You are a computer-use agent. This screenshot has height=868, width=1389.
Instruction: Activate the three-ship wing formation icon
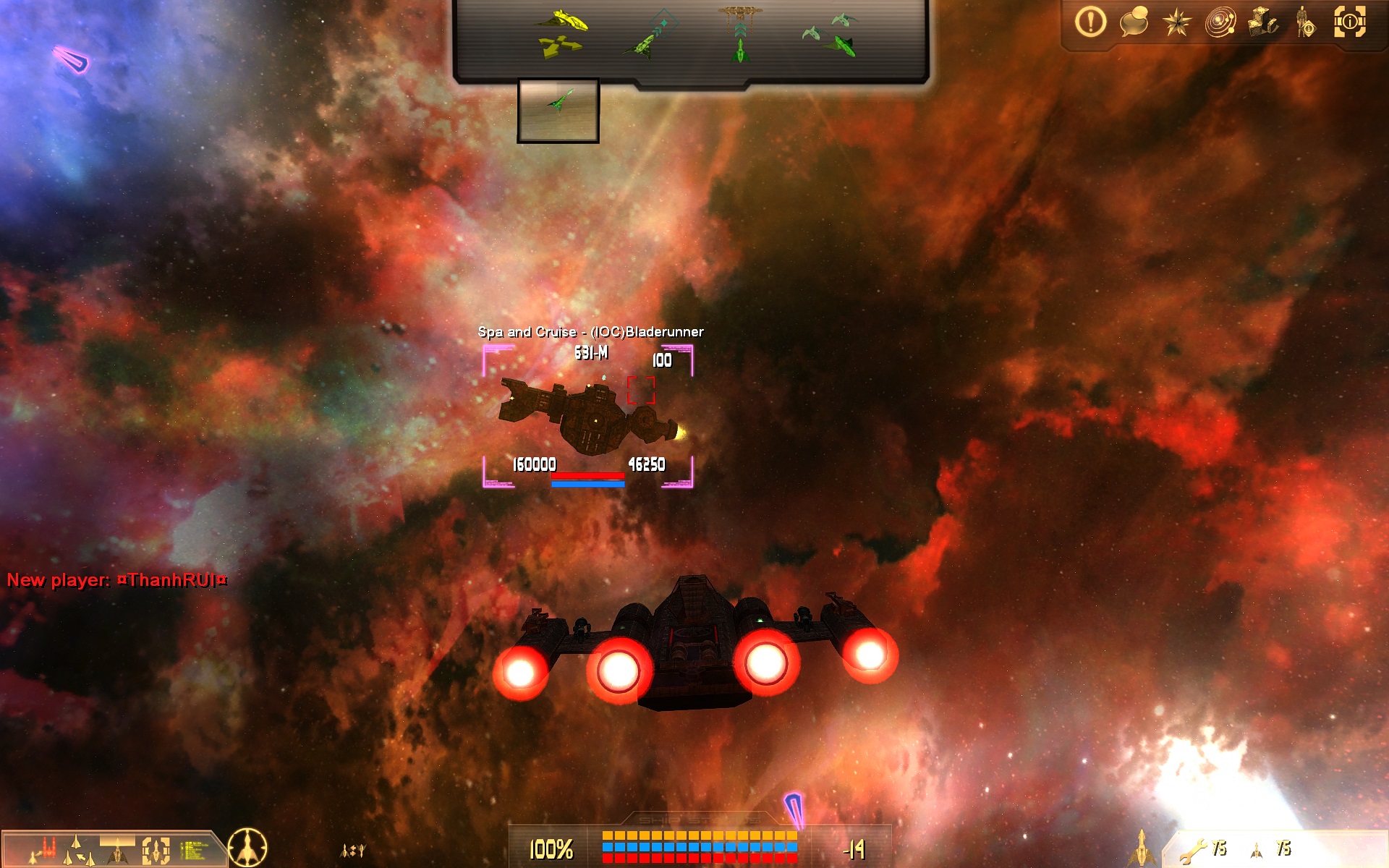point(78,850)
